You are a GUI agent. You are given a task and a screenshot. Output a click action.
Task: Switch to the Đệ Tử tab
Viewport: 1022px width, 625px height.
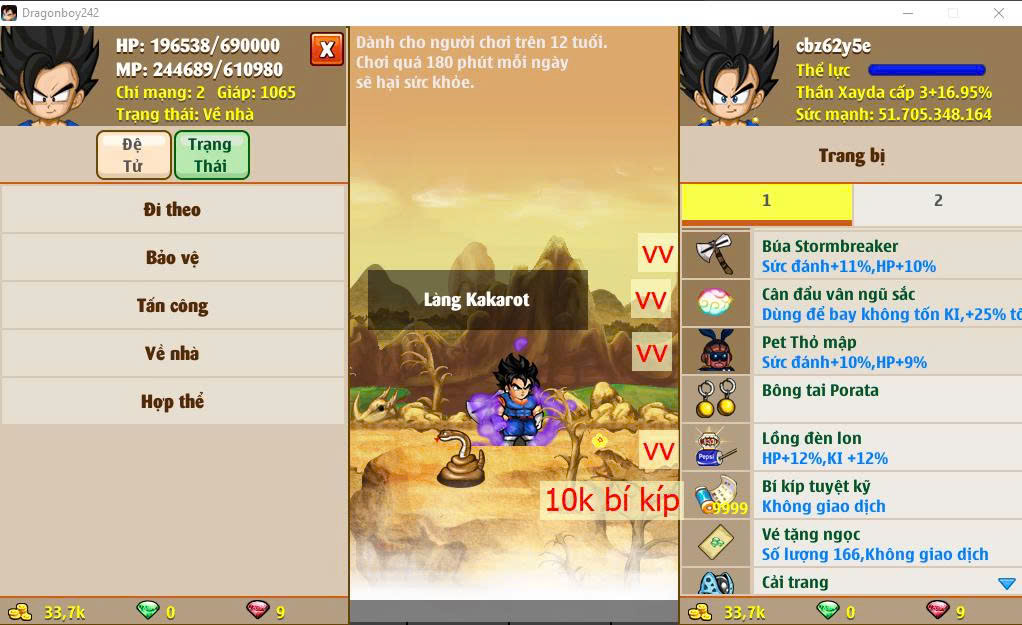point(133,155)
